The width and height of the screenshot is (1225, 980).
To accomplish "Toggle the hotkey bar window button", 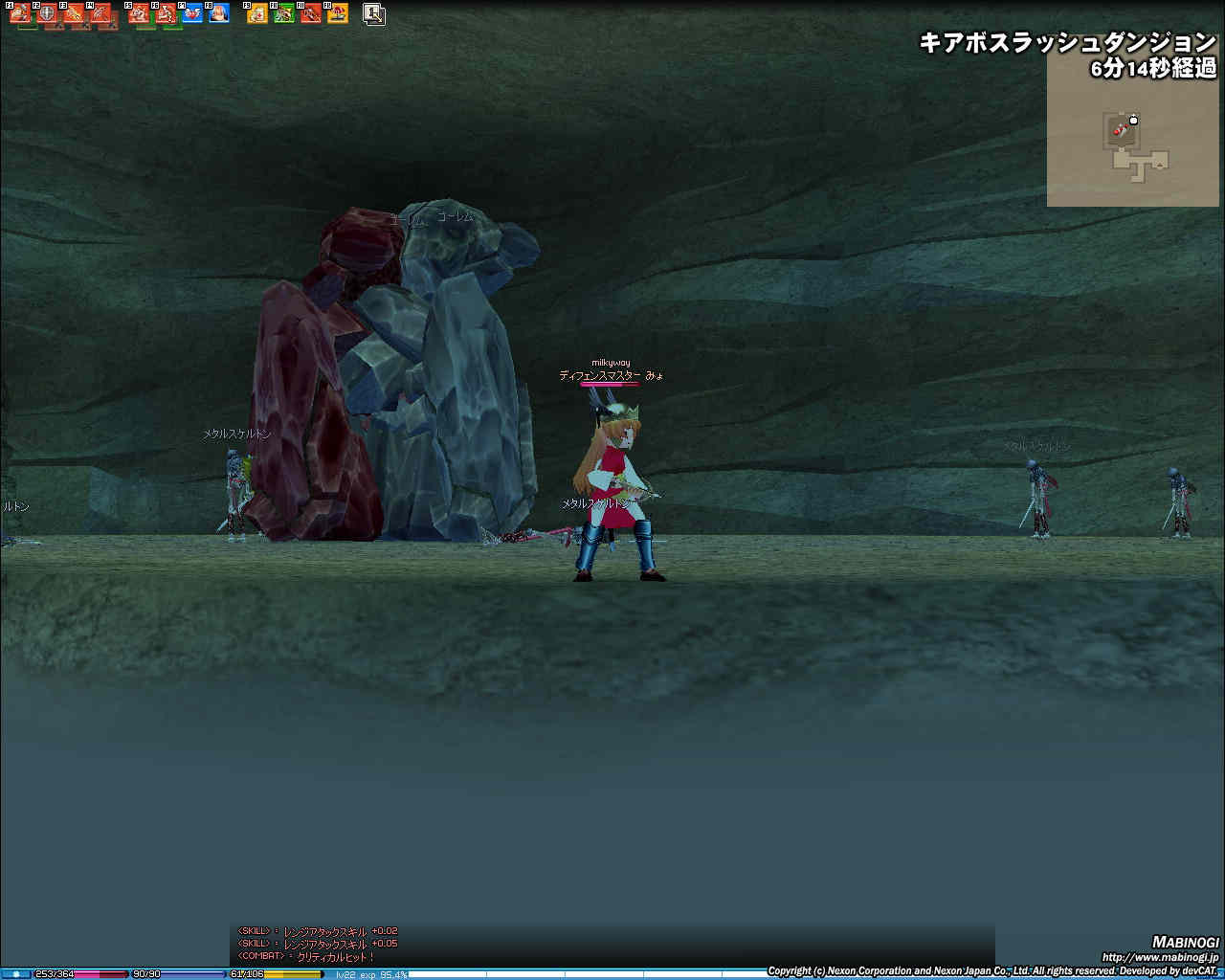I will pos(374,13).
